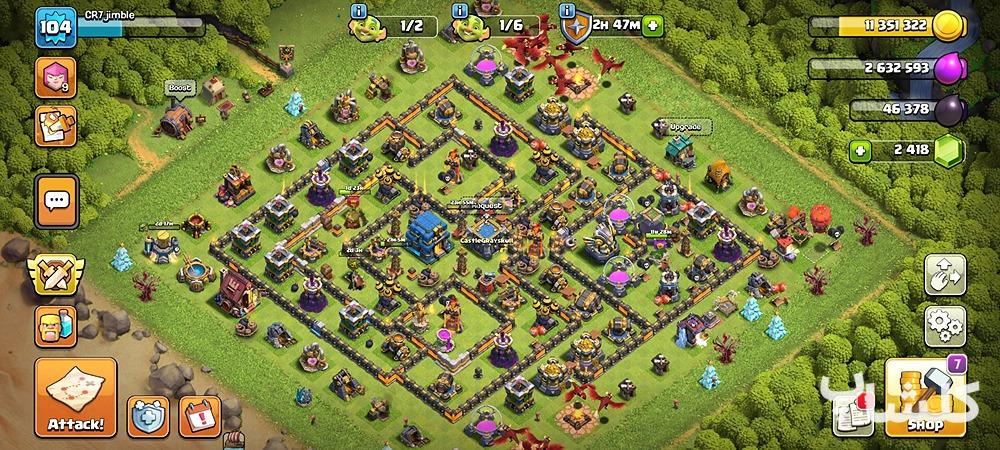Show info for the 1/6 builder counter

(x=459, y=10)
